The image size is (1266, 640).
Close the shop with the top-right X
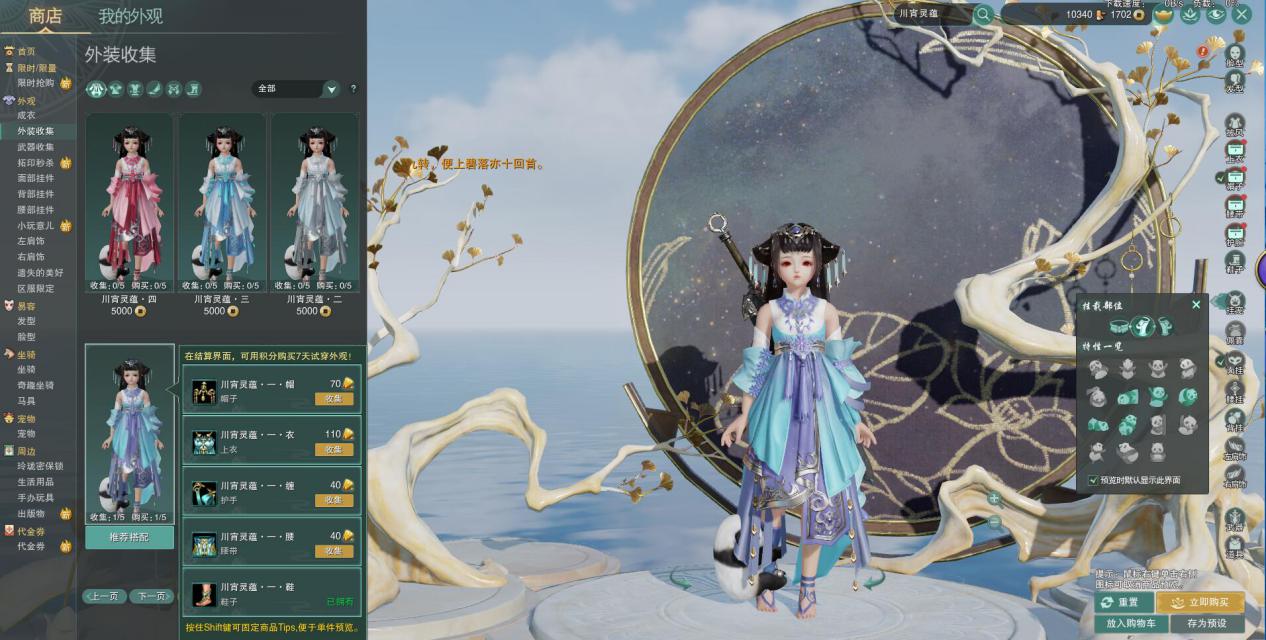[1241, 14]
